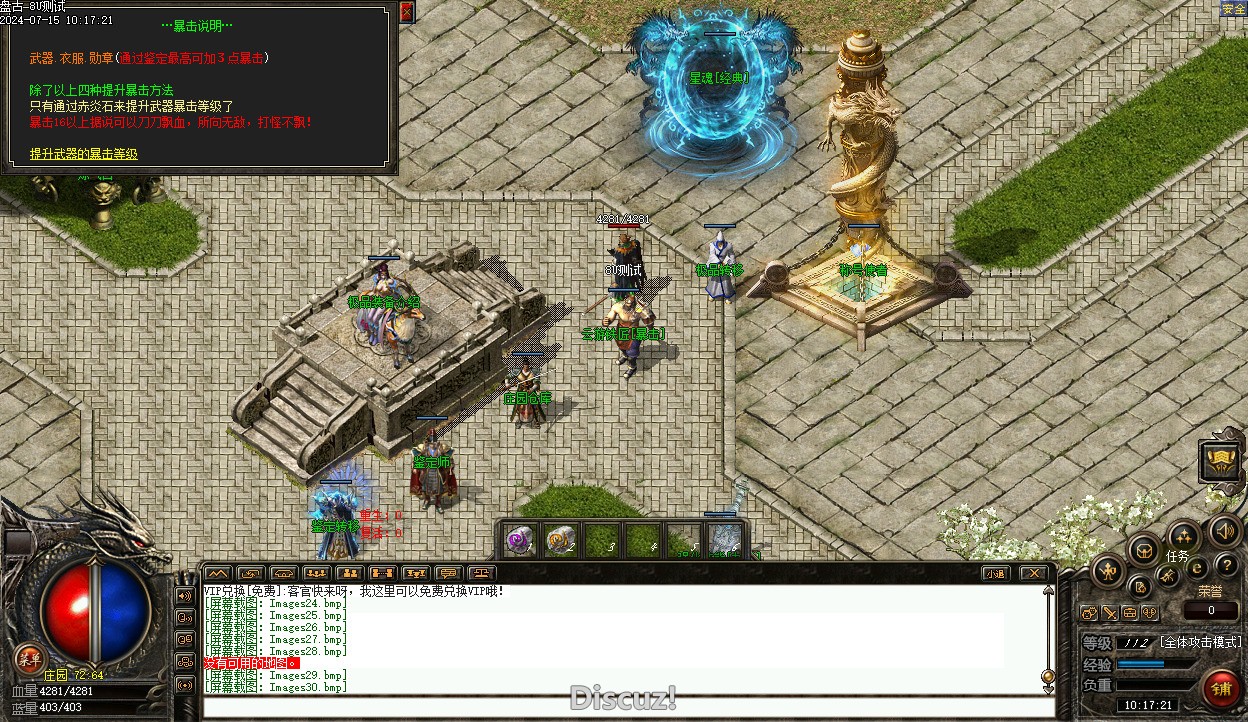The width and height of the screenshot is (1248, 722).
Task: Open the bag chest icon
Action: point(1143,550)
